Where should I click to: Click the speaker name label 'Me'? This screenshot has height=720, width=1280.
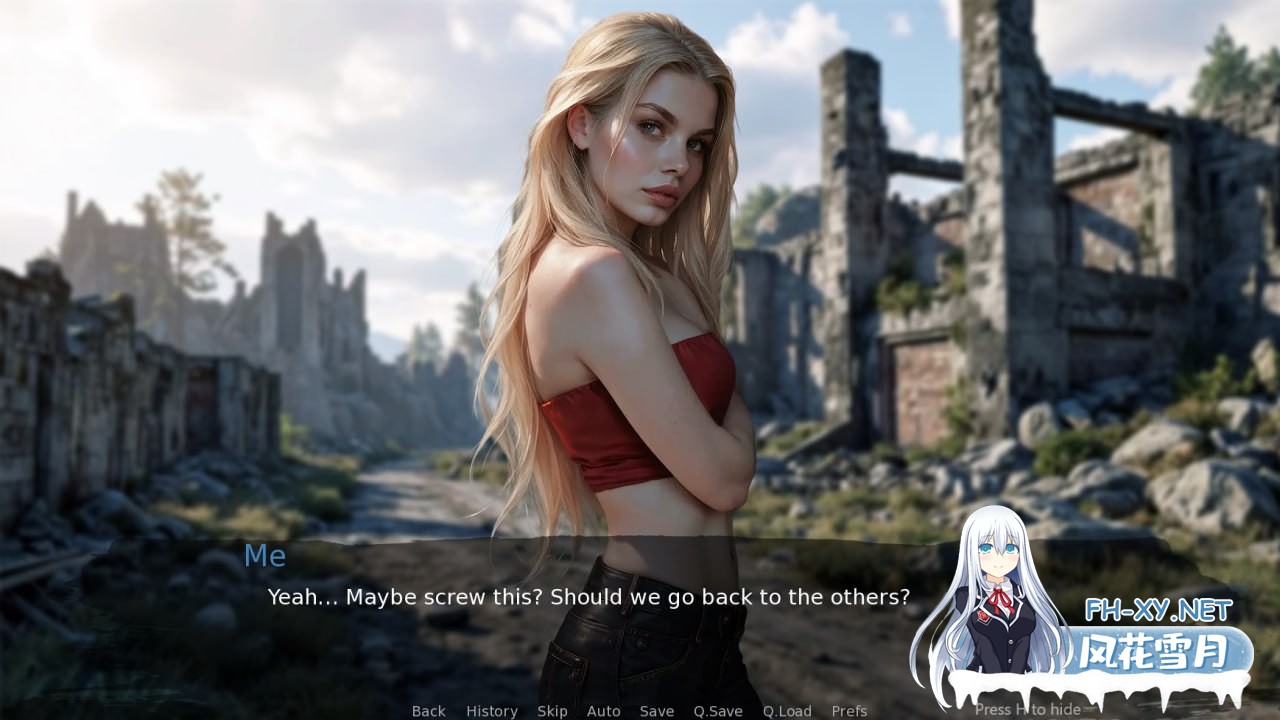[x=265, y=556]
